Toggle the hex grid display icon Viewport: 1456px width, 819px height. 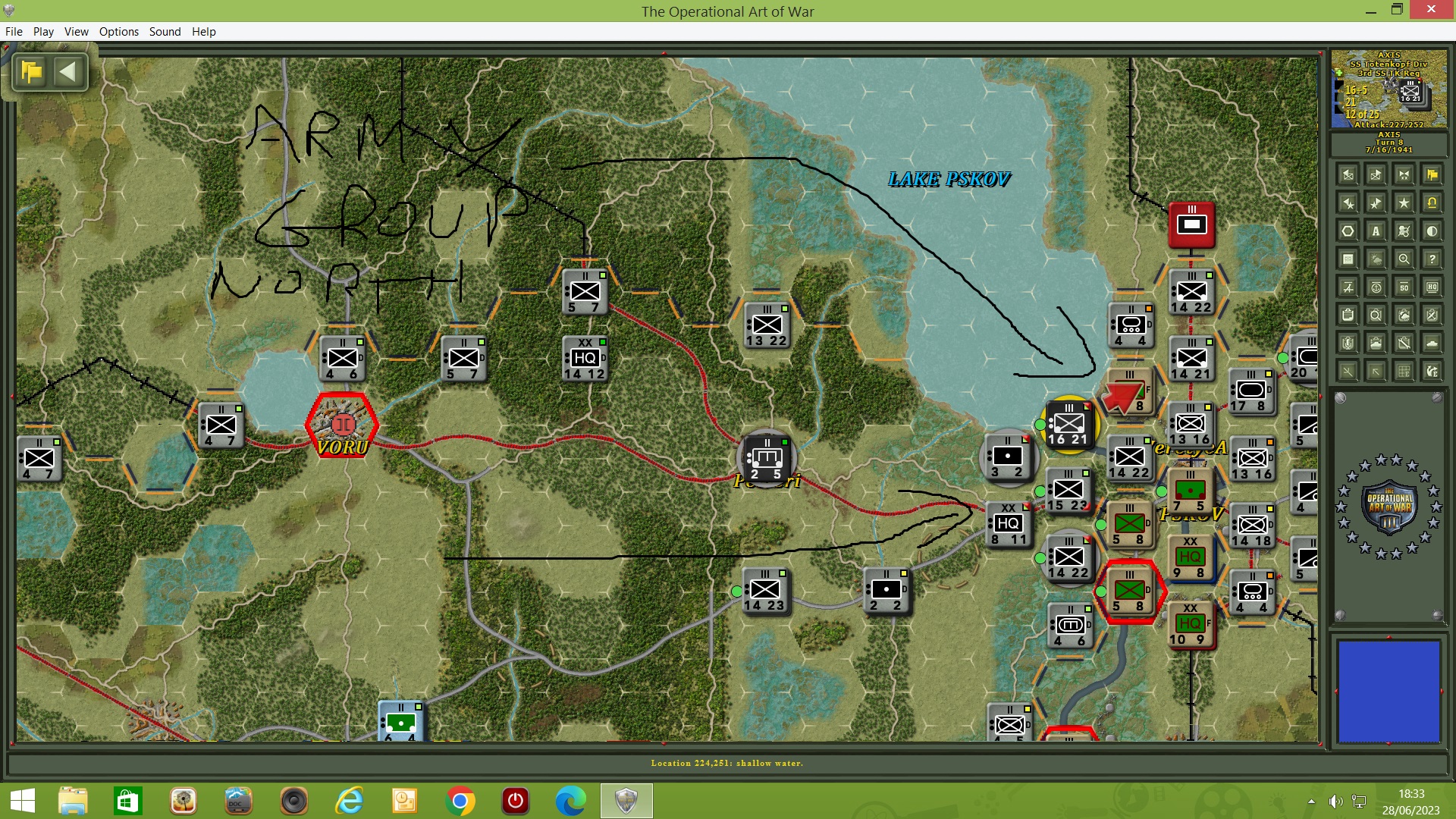point(1348,231)
